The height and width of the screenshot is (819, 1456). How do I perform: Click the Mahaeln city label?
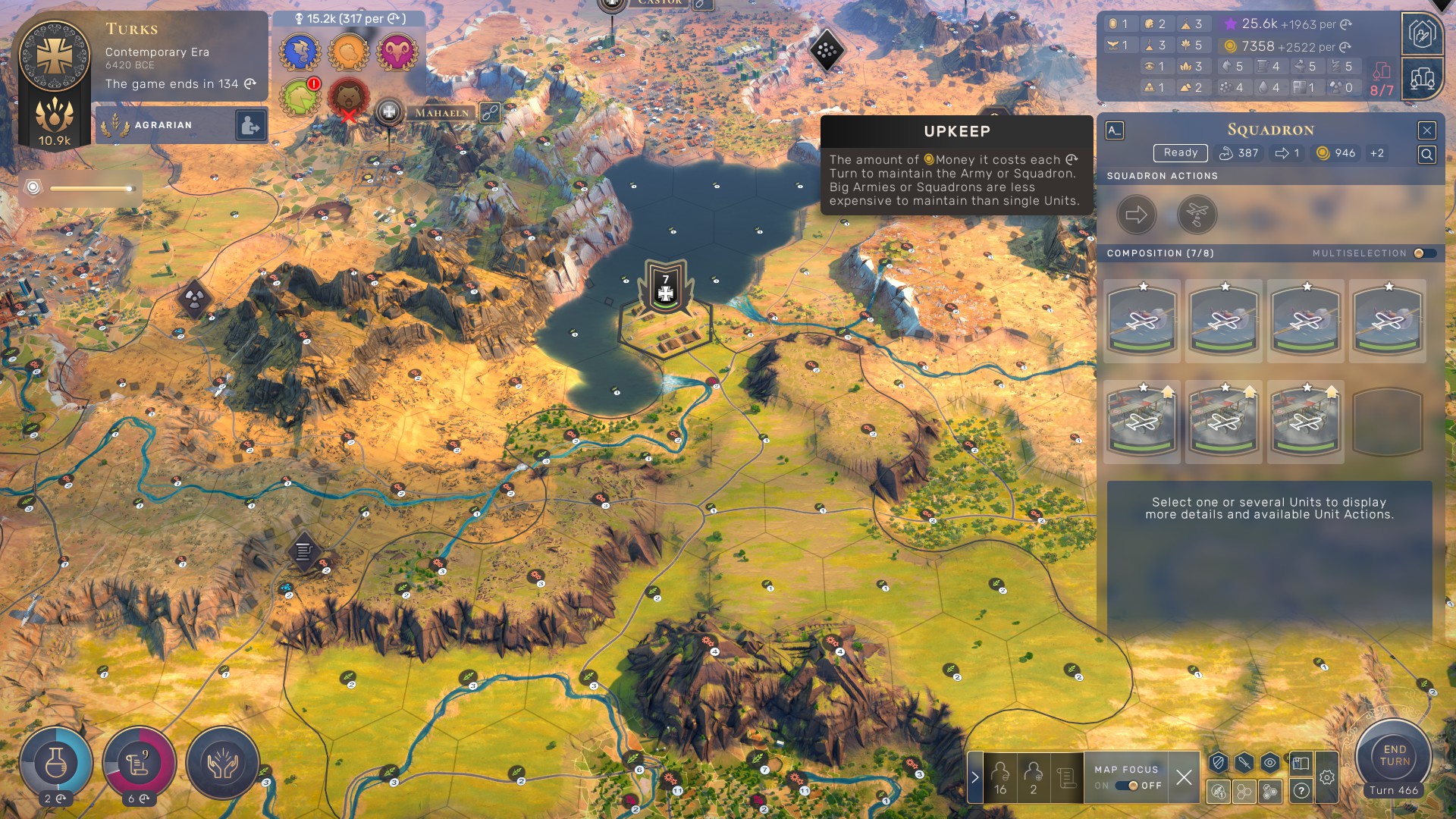point(441,113)
